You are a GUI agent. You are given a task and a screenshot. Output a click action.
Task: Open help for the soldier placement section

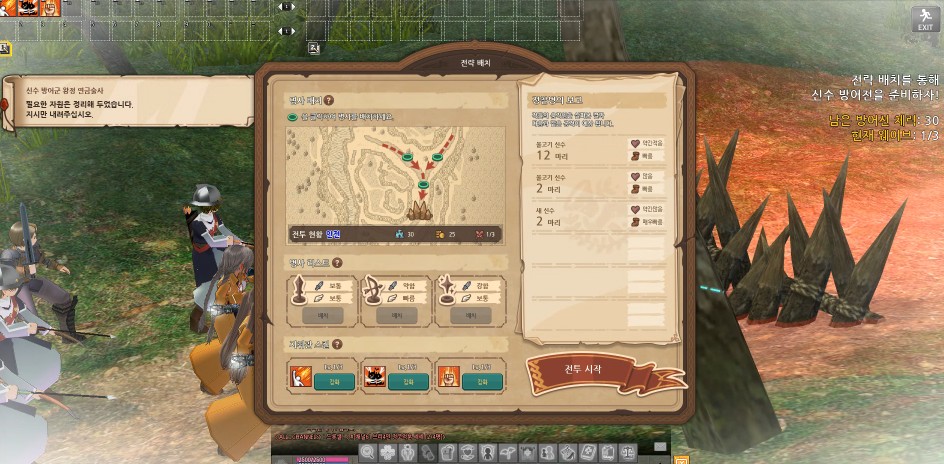pyautogui.click(x=328, y=100)
